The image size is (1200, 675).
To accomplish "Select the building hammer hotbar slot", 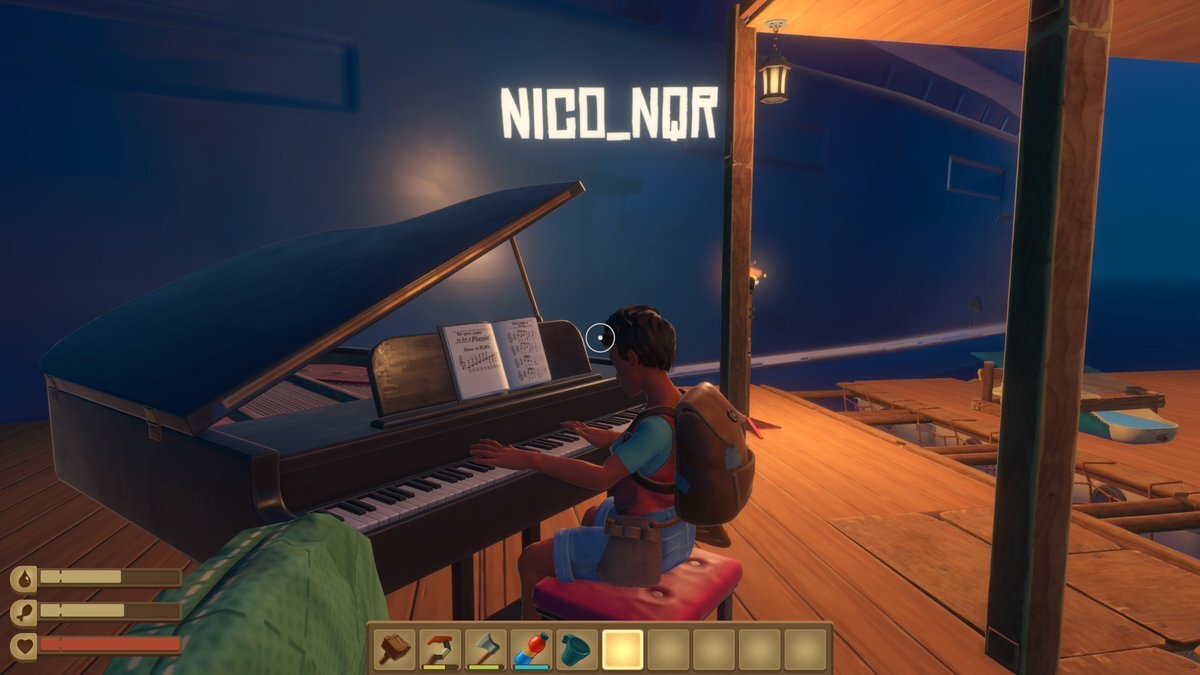I will (x=394, y=650).
